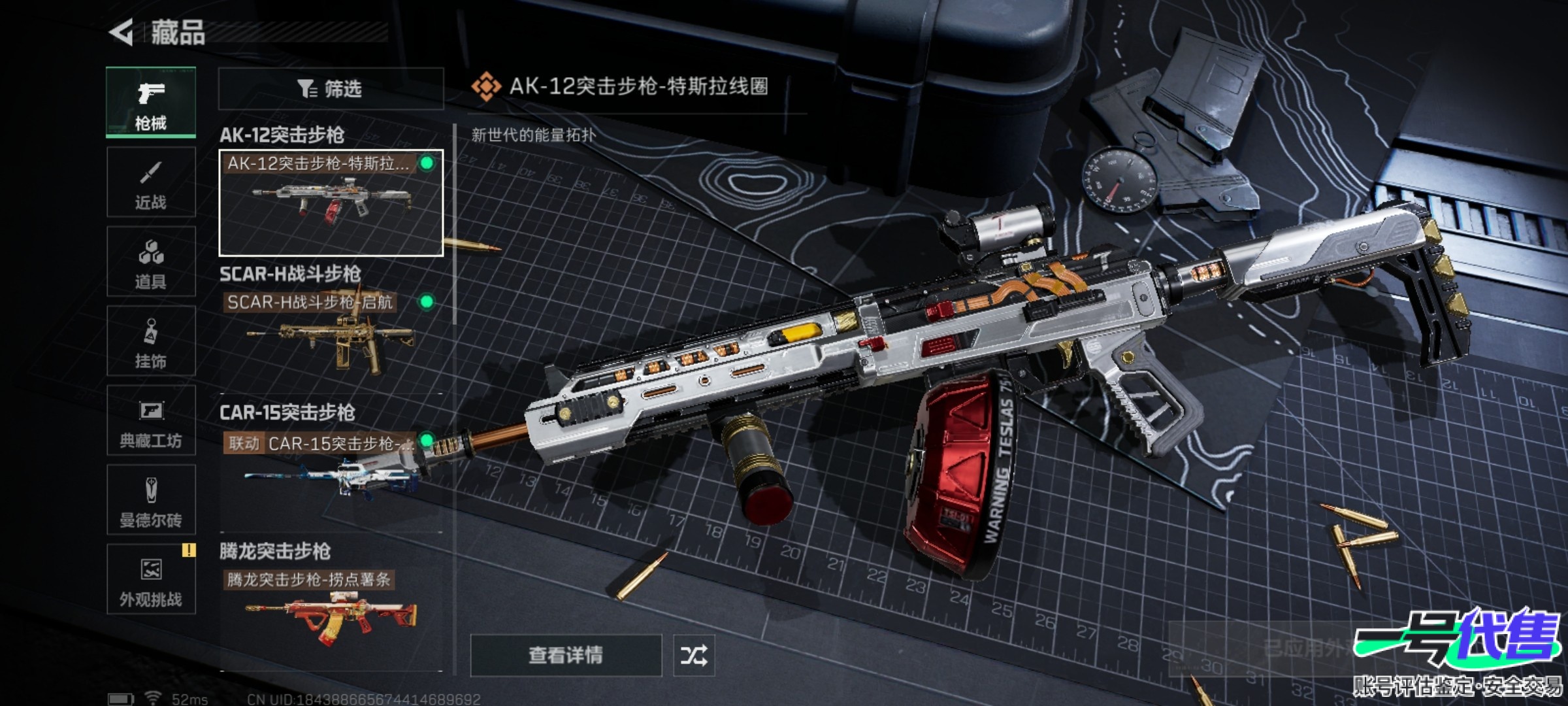Screen dimensions: 1568x706
Task: Open the 近战 melee category
Action: pyautogui.click(x=151, y=182)
